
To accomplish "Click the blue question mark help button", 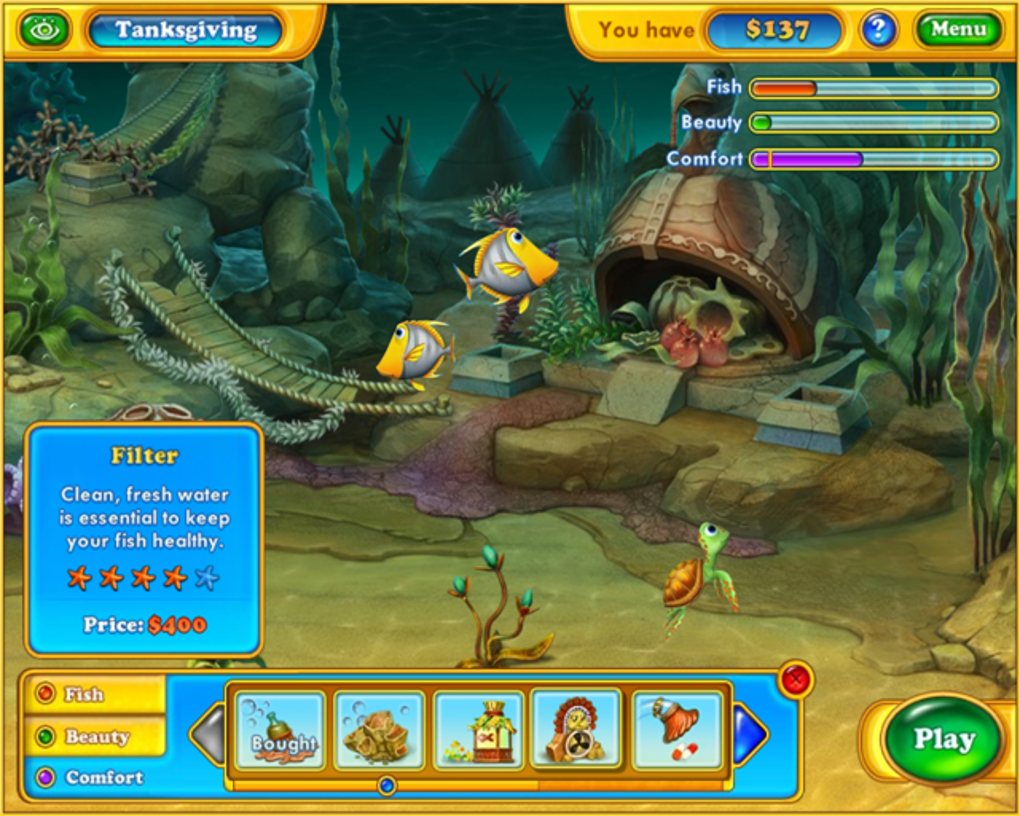I will click(878, 30).
